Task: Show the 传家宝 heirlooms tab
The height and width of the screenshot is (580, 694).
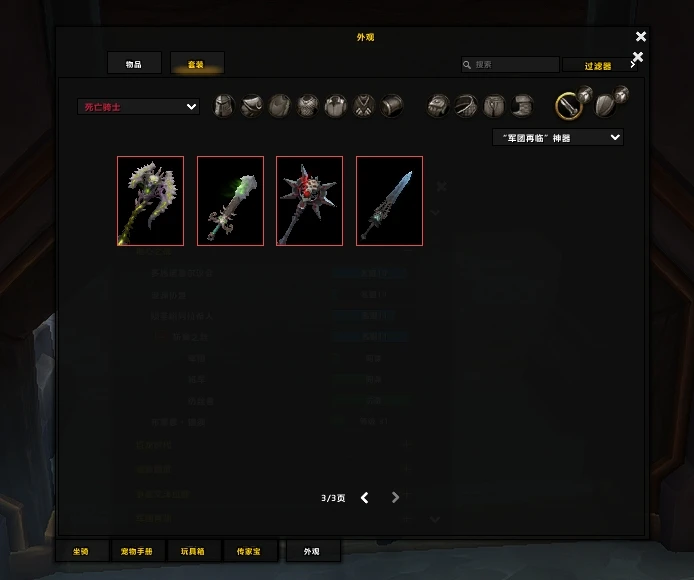Action: 249,551
